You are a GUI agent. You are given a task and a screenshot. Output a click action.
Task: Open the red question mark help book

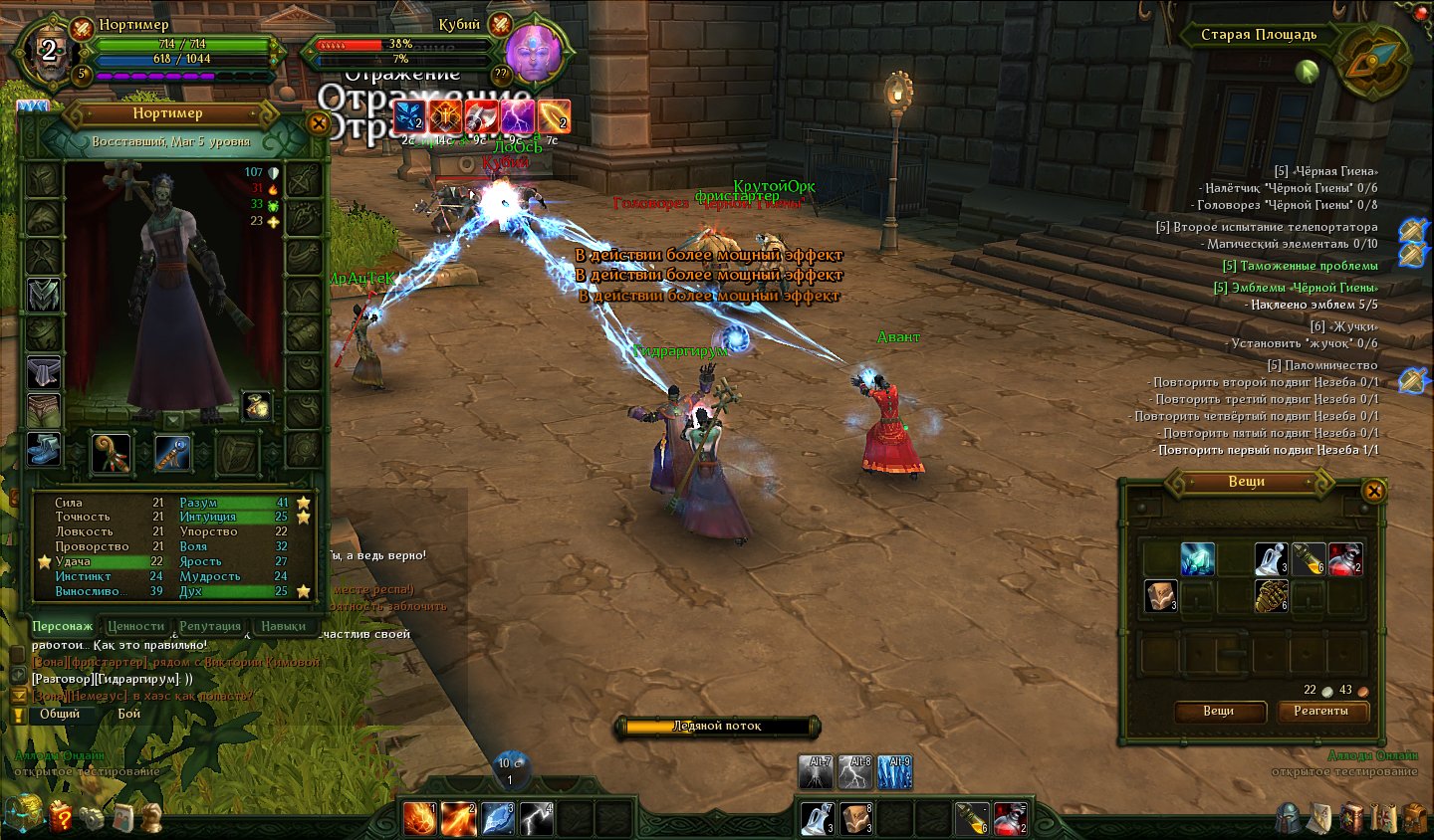(61, 817)
